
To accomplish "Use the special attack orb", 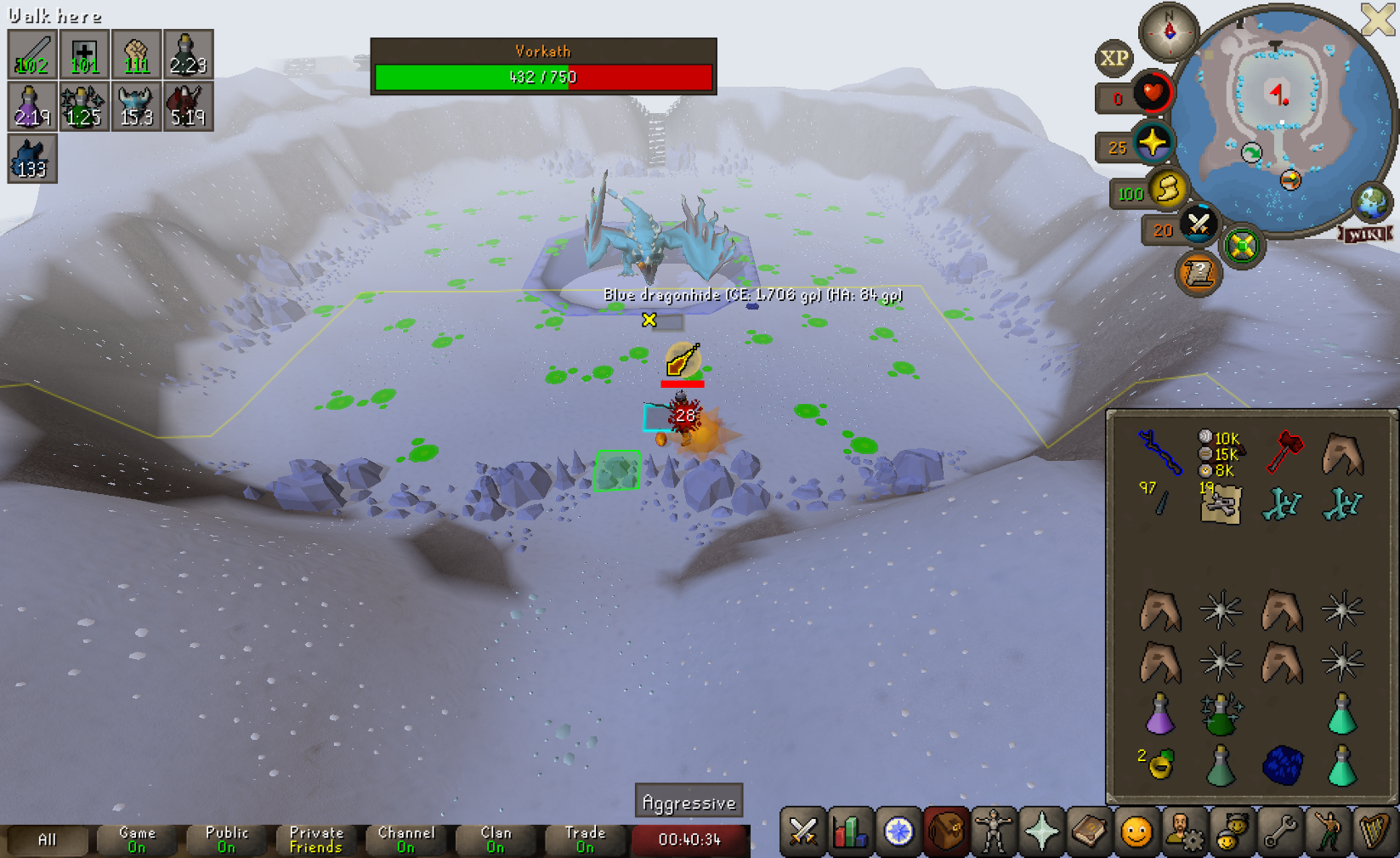I will [1199, 224].
